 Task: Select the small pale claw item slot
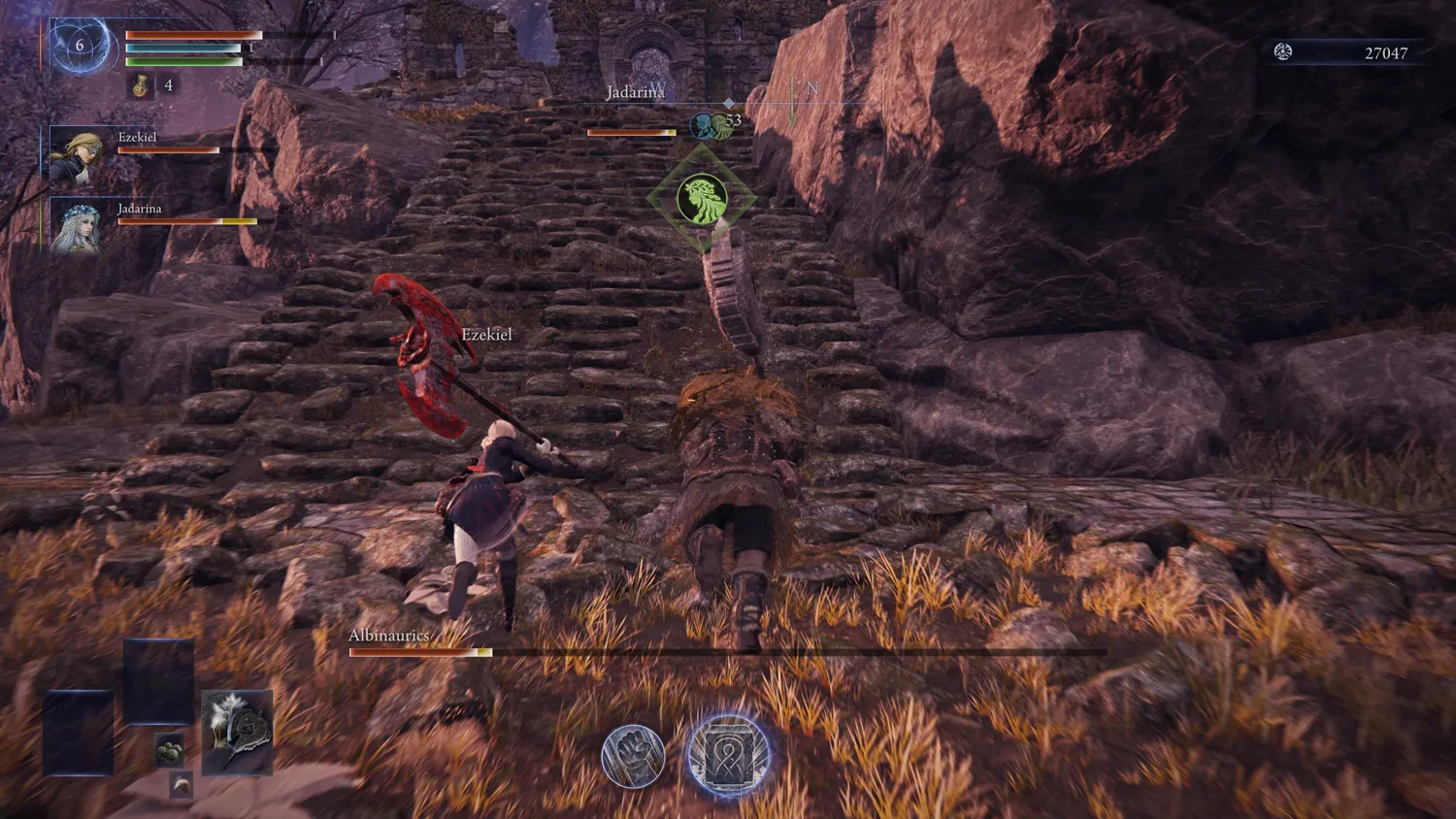(x=182, y=784)
